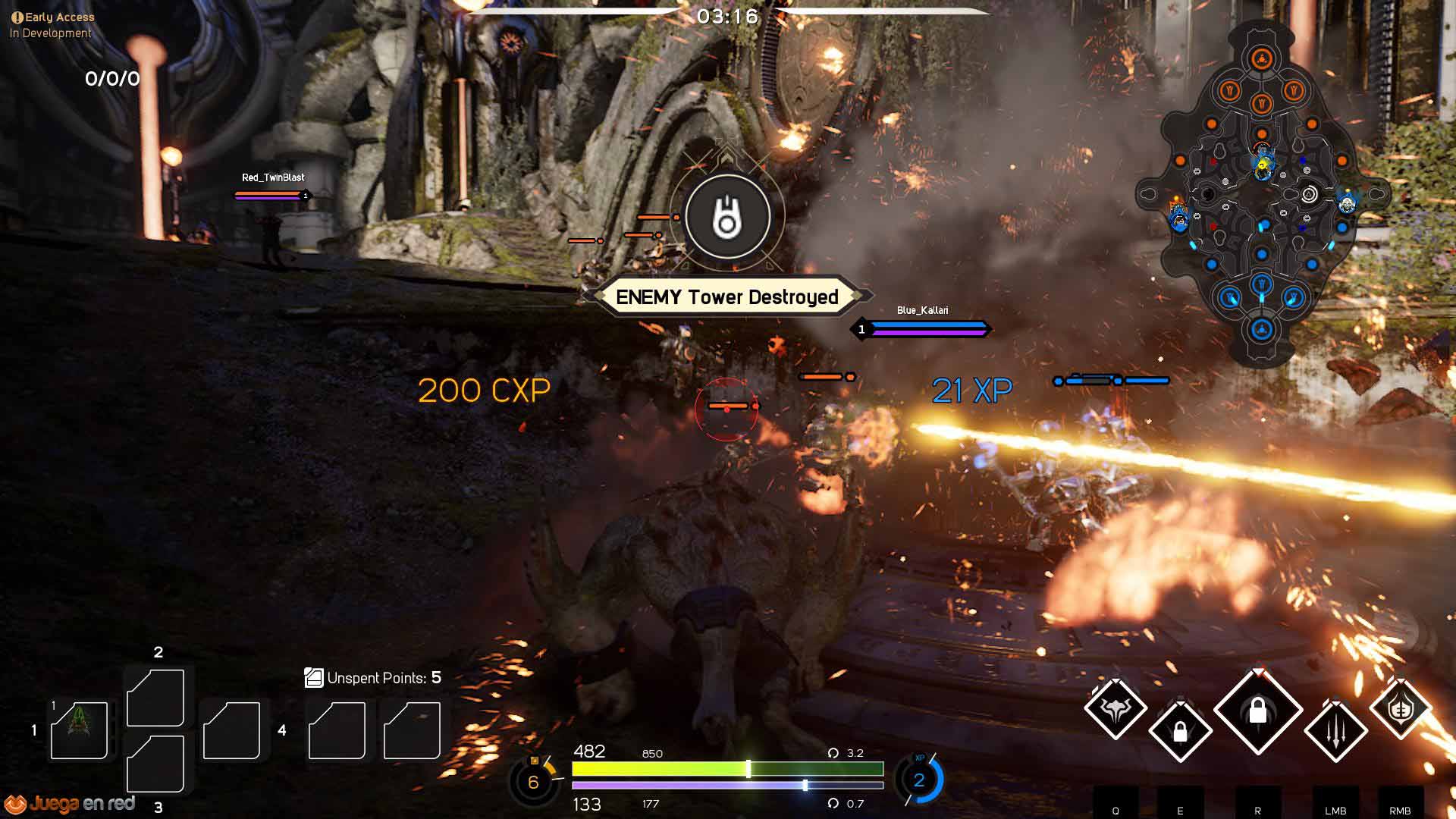This screenshot has width=1456, height=819.
Task: Open the Unspent Points card icon
Action: [x=313, y=677]
